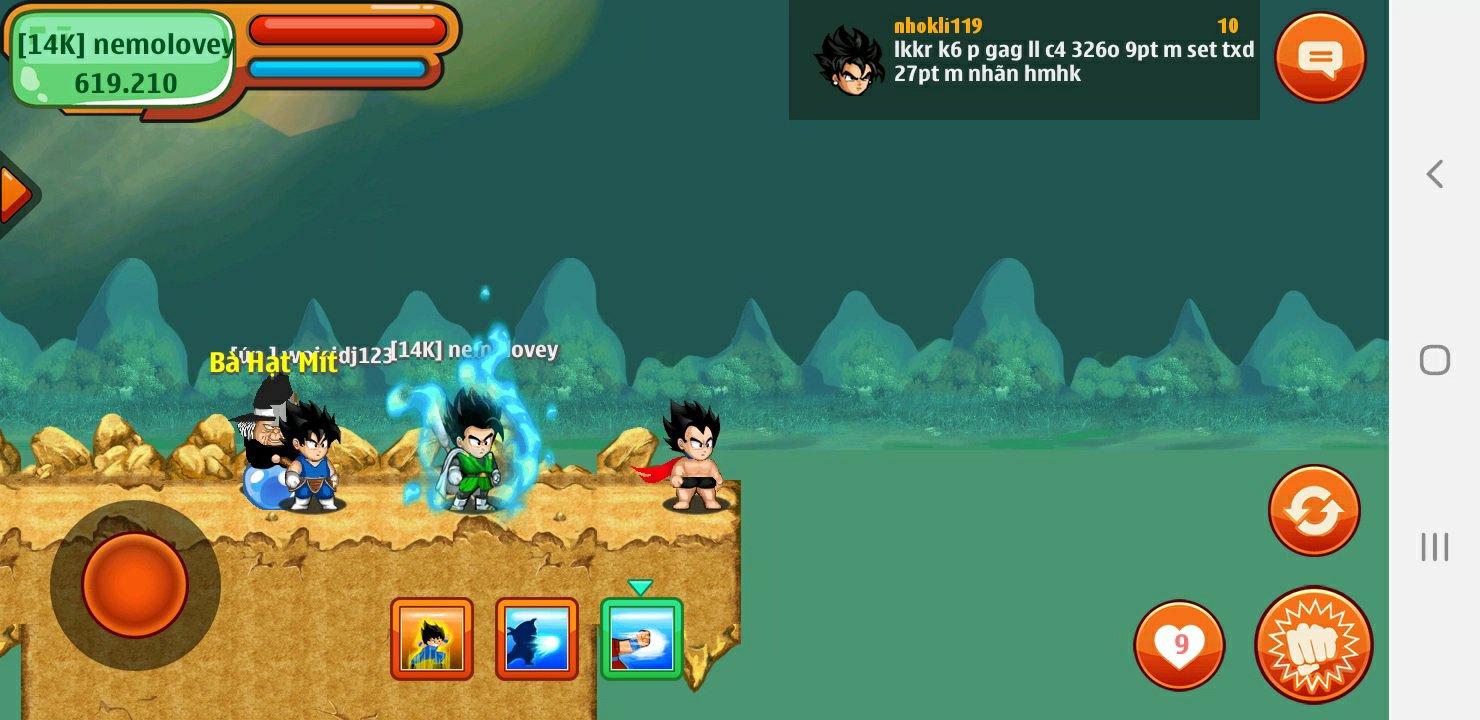Expand the orange arrow side panel
Screen dimensions: 1480x720
point(15,195)
